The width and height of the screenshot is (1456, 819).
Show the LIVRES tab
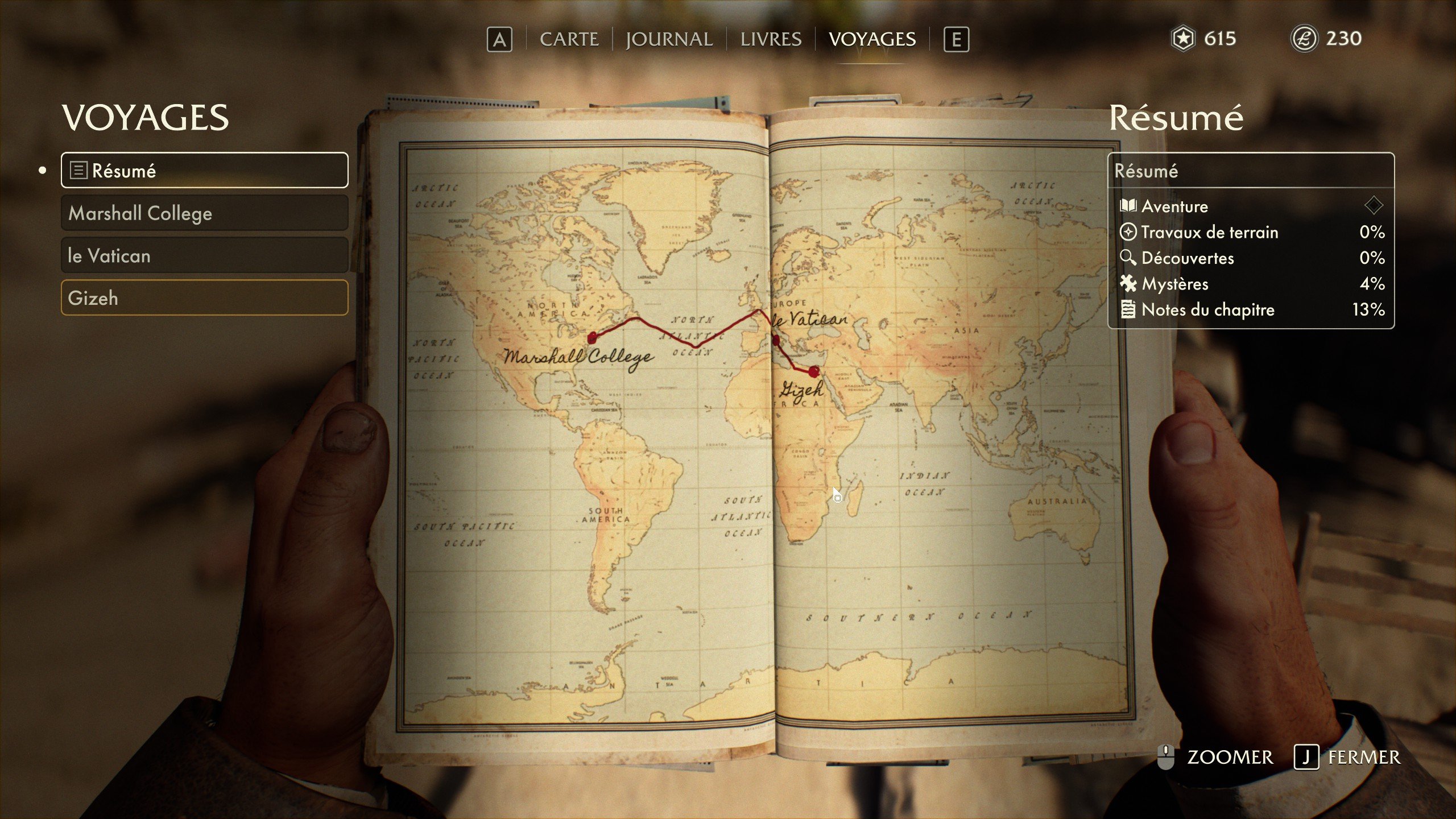click(x=771, y=39)
